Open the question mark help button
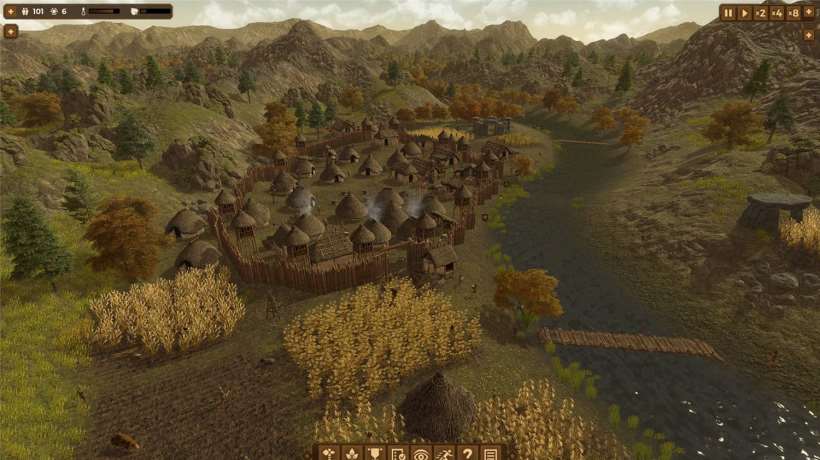The image size is (820, 460). click(x=467, y=453)
